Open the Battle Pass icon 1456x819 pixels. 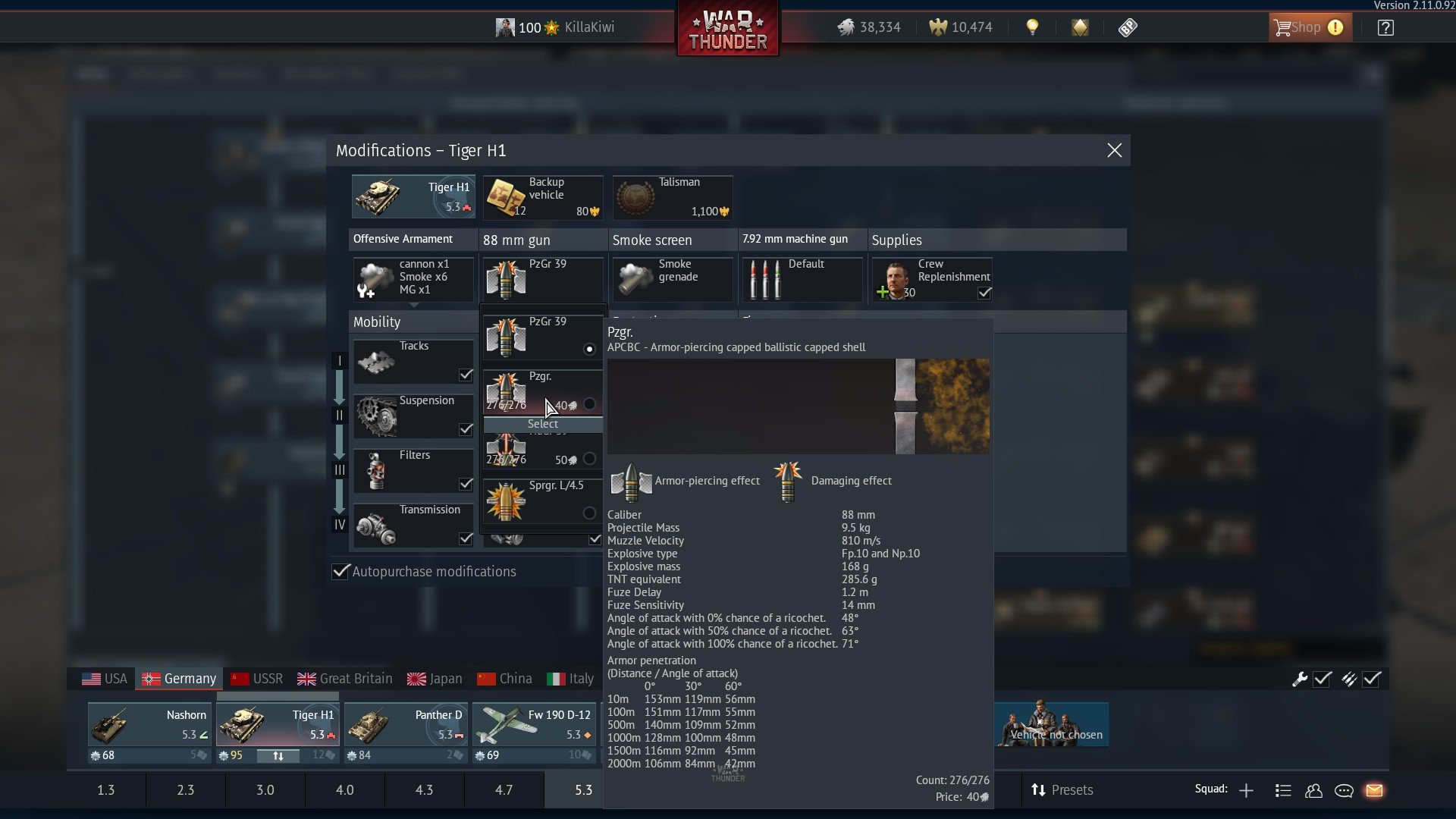pyautogui.click(x=1128, y=27)
